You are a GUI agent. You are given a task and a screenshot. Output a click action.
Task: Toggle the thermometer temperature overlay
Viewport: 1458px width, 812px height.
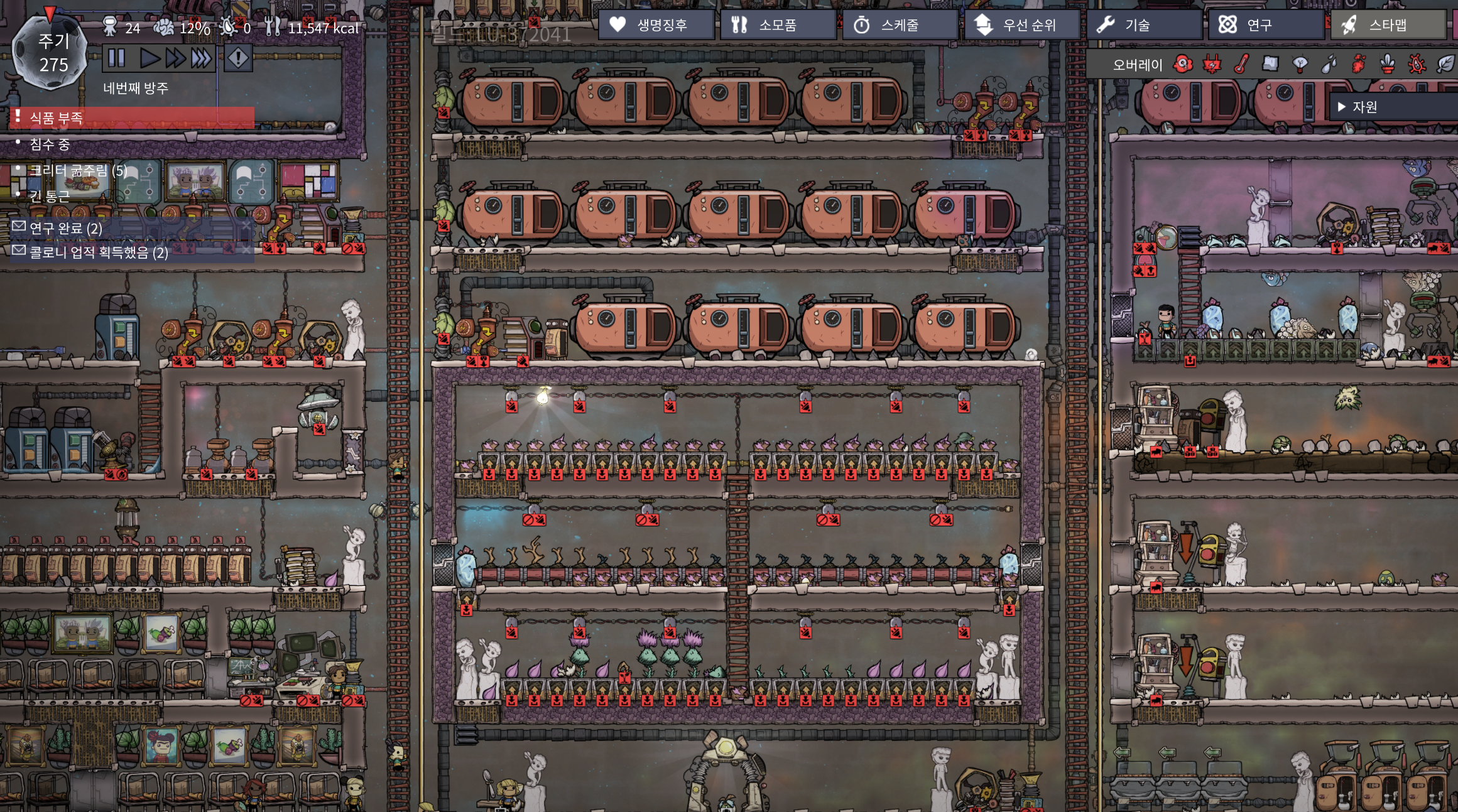1241,64
